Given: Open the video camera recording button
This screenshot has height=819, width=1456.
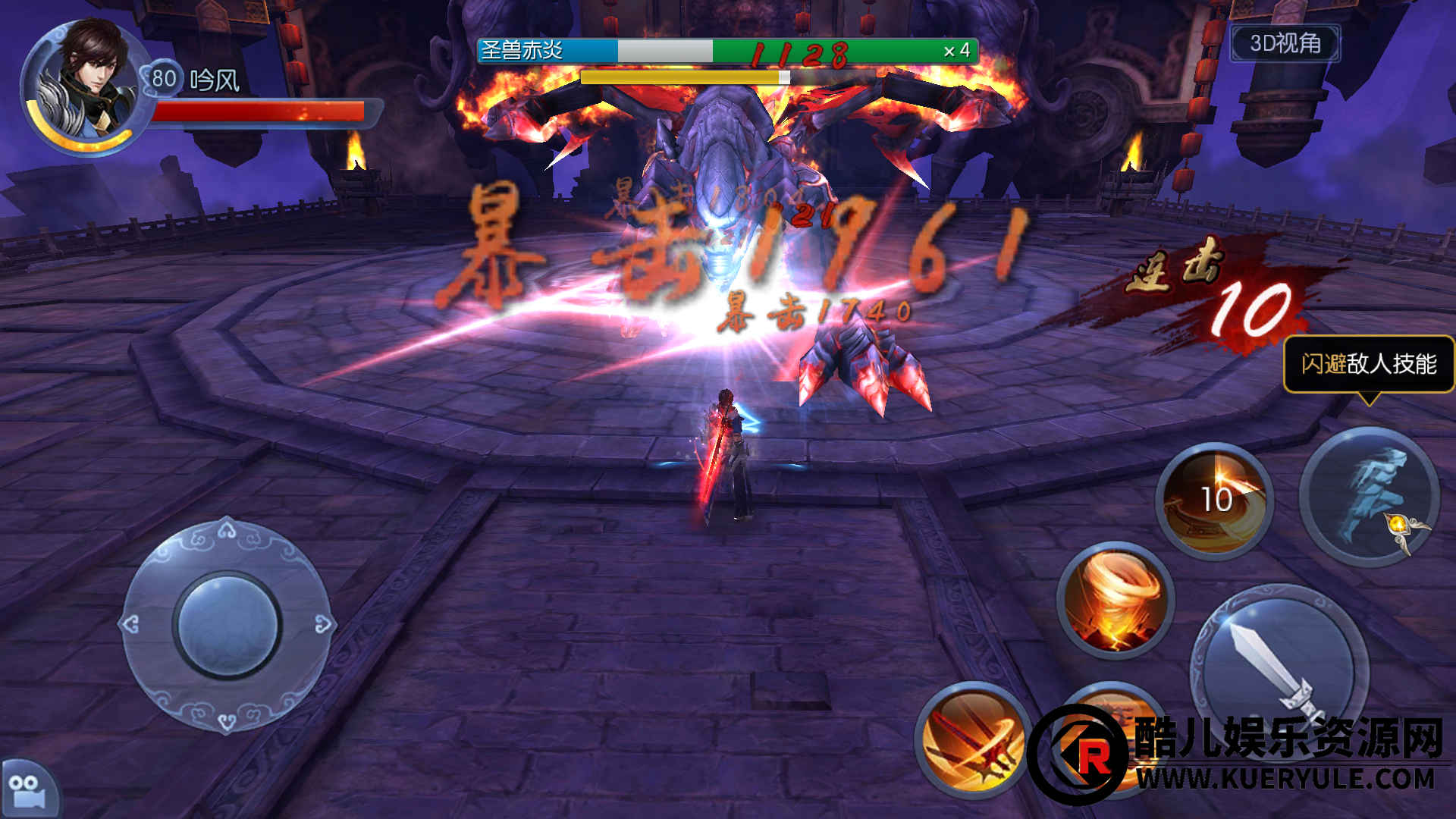Looking at the screenshot, I should pos(28,789).
